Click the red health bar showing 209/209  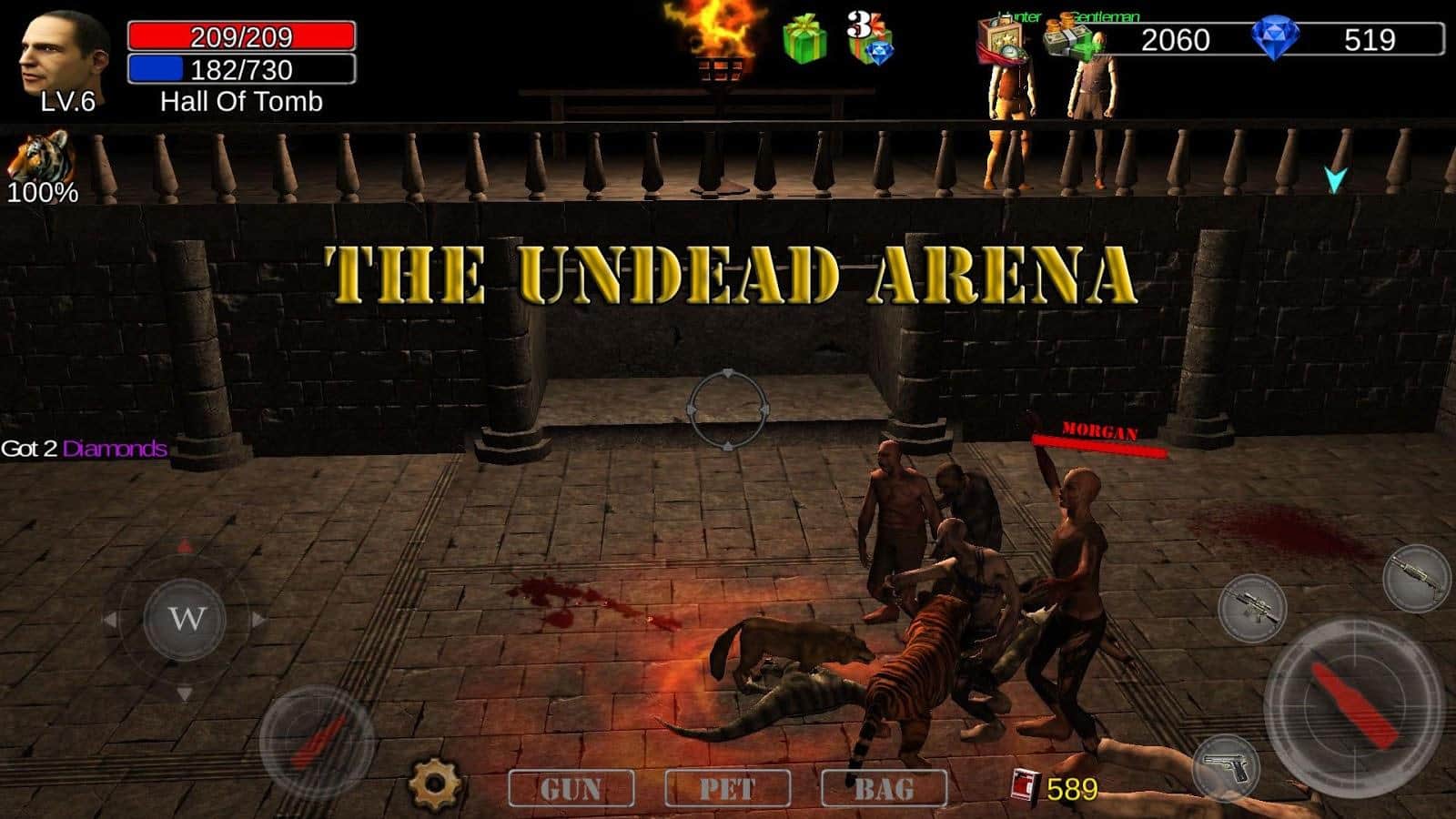coord(241,38)
